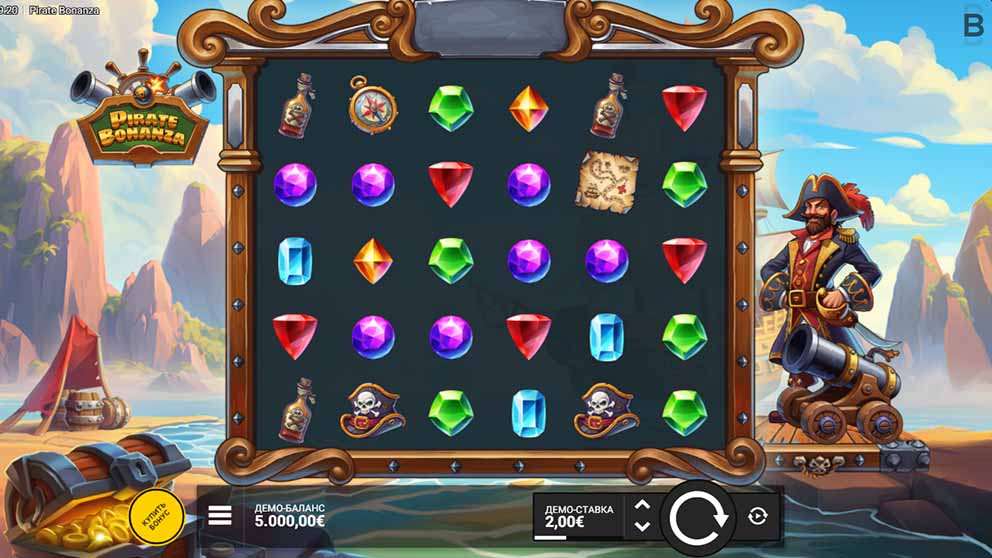Spin the reels with the round arrow button
The image size is (992, 558).
click(698, 518)
